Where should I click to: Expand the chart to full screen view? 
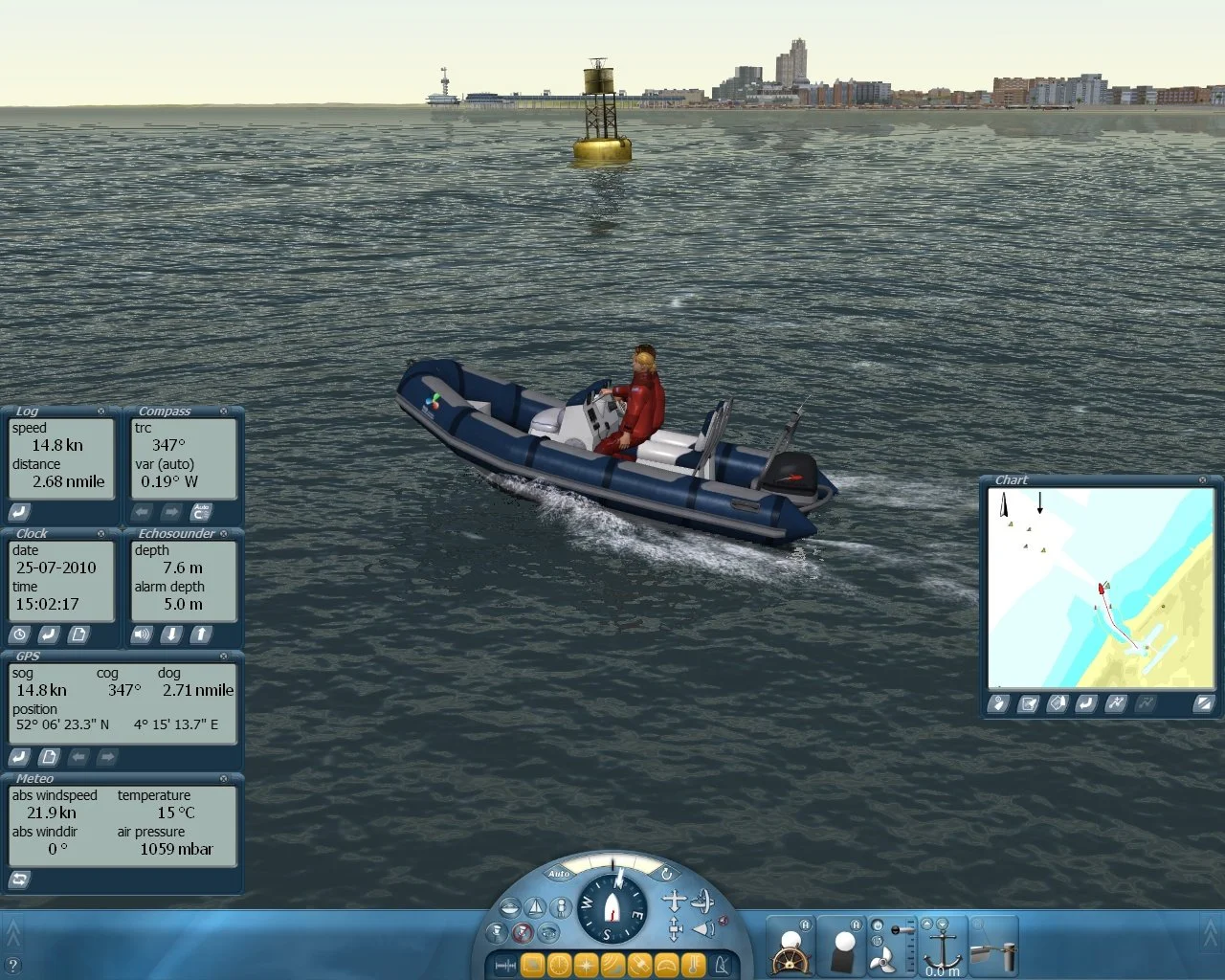1203,703
